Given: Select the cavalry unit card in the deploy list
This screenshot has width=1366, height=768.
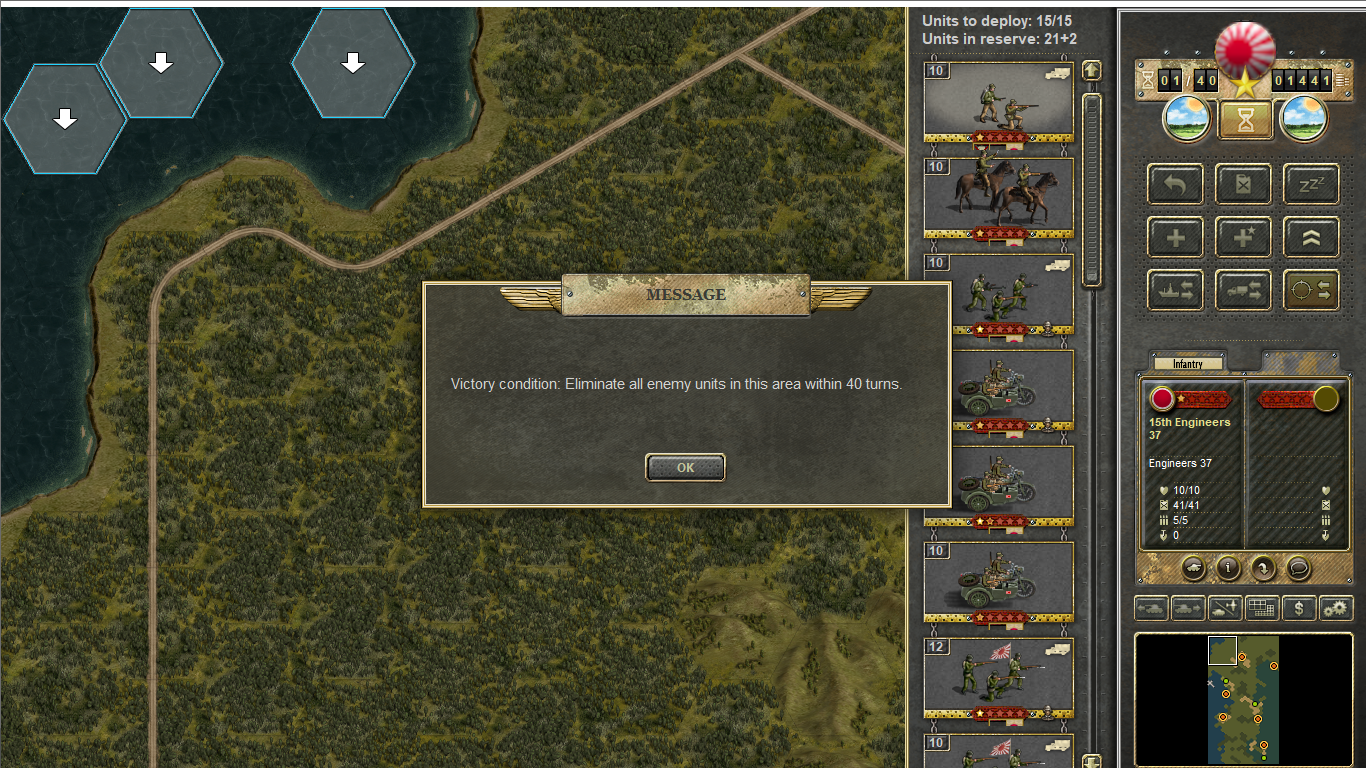Looking at the screenshot, I should coord(998,197).
